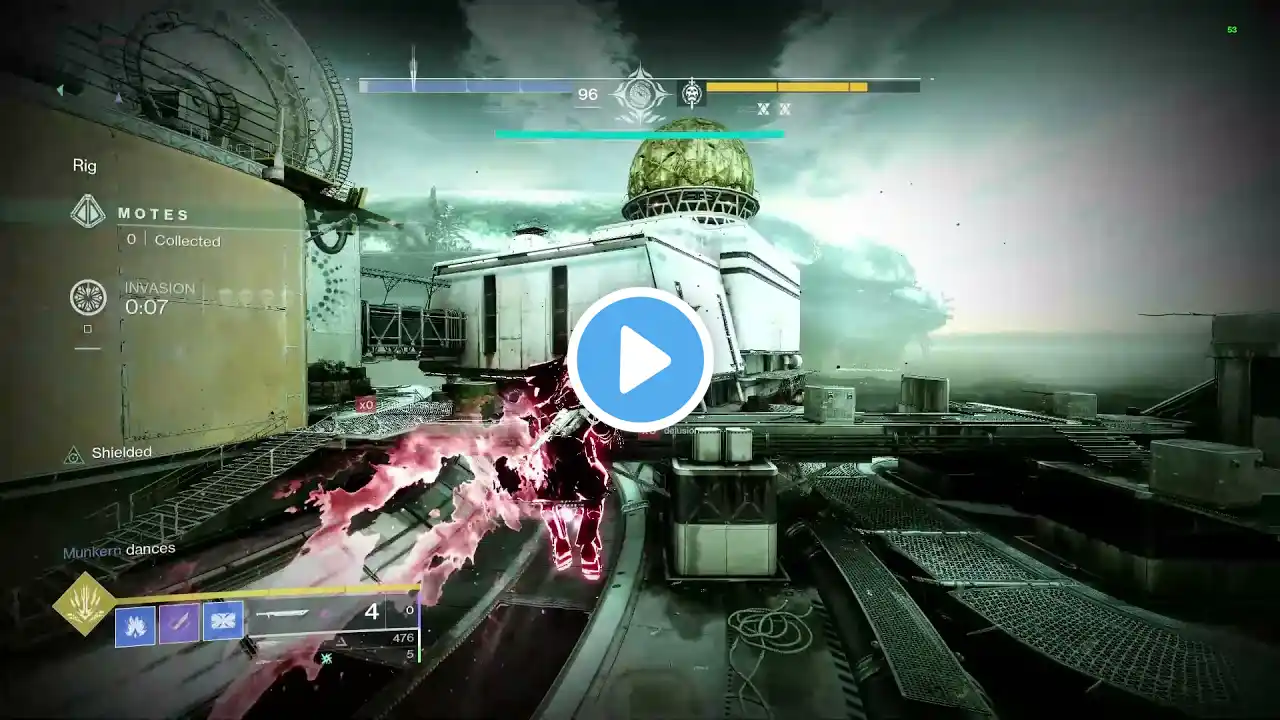Select the equipped sword weapon slot
Image resolution: width=1280 pixels, height=720 pixels.
283,614
